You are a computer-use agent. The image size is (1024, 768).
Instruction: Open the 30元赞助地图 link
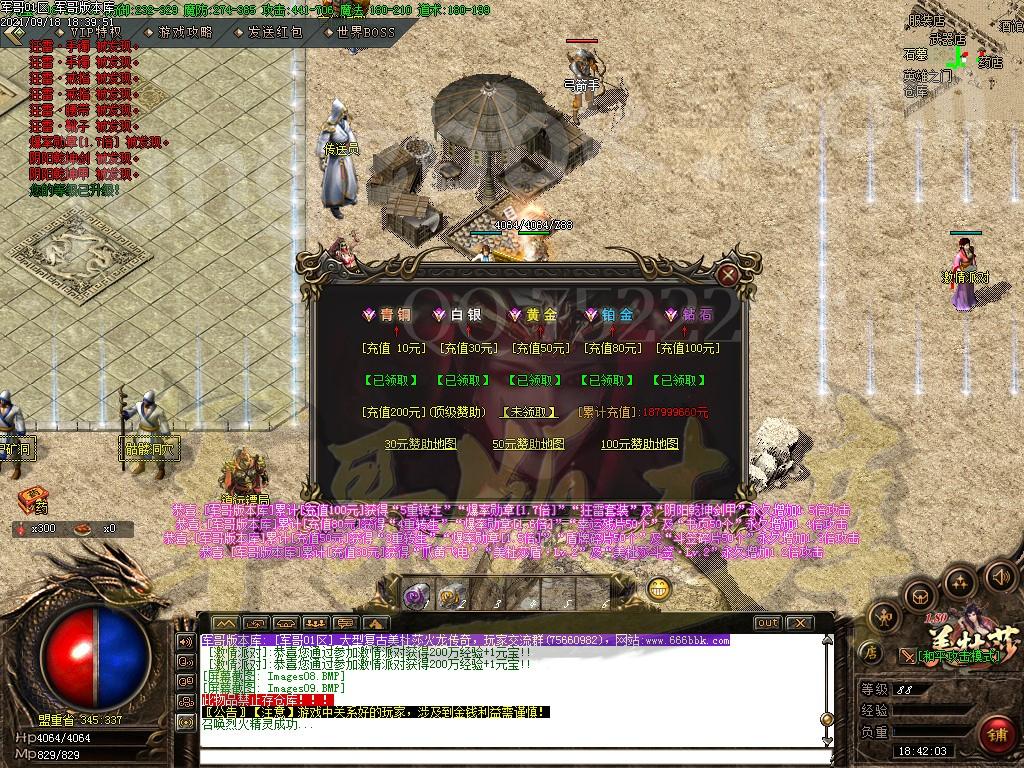(420, 444)
